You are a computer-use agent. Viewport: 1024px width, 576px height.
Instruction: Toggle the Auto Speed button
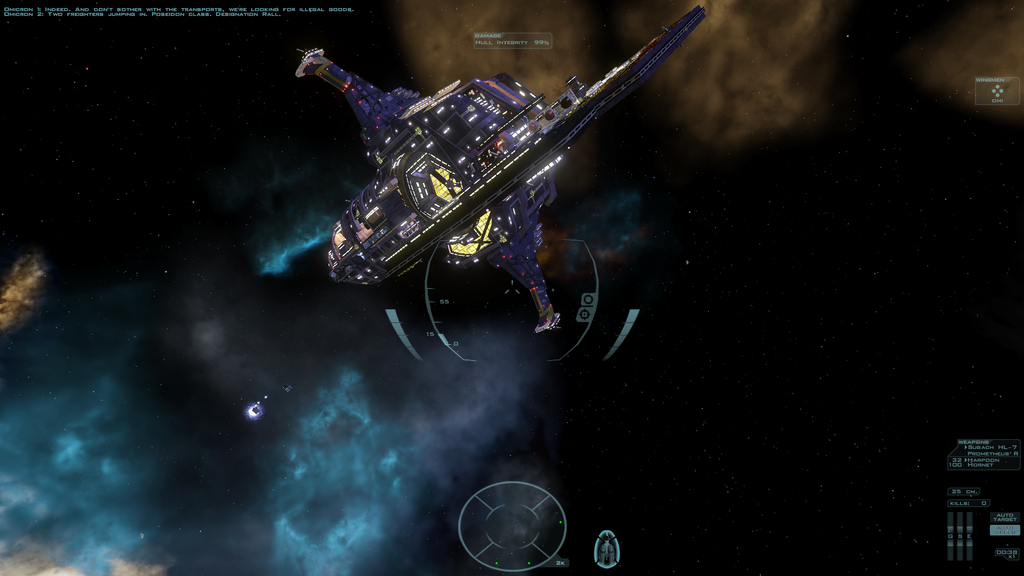point(1005,530)
